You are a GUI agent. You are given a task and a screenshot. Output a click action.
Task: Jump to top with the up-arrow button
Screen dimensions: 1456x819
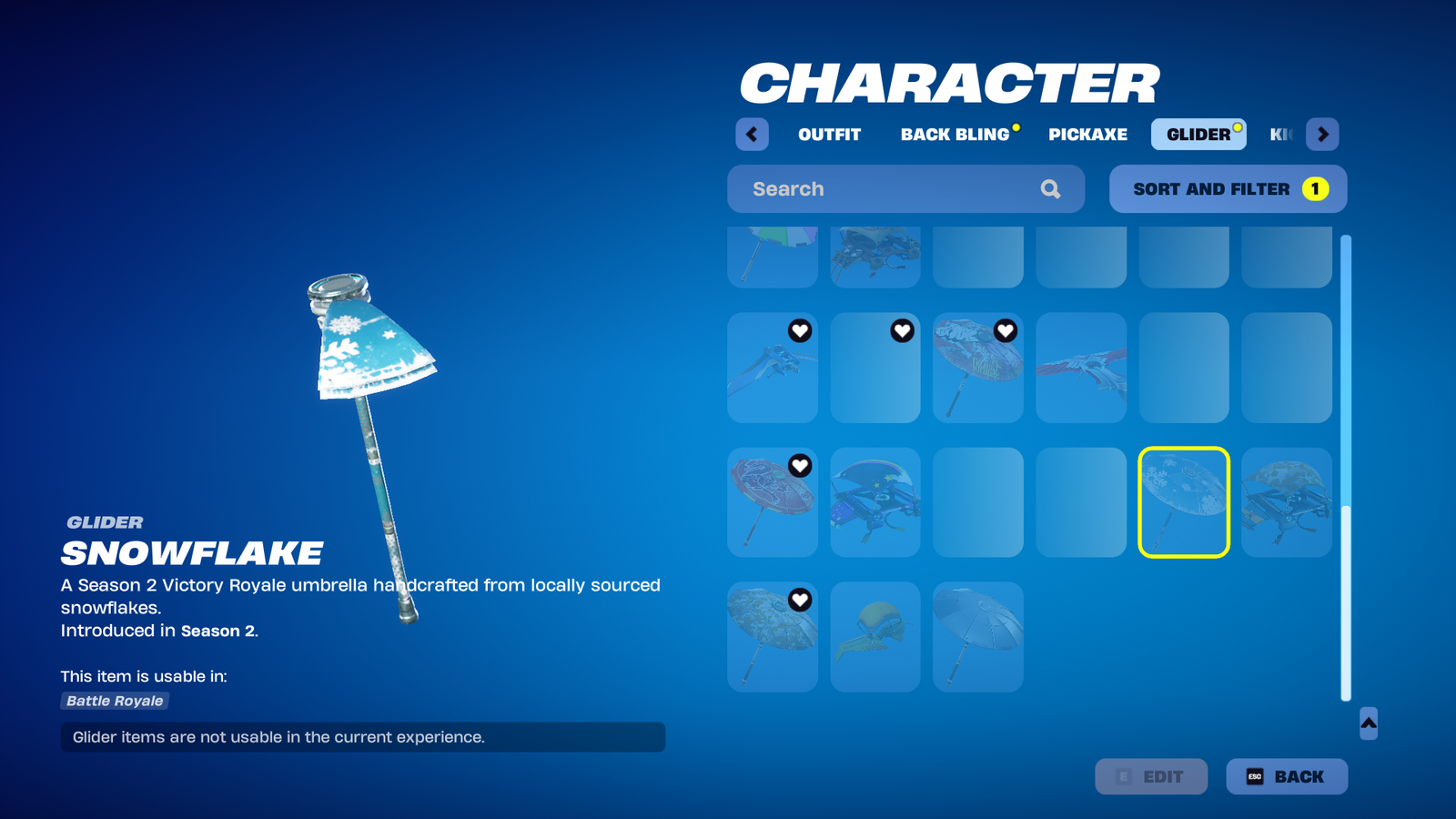pyautogui.click(x=1369, y=723)
